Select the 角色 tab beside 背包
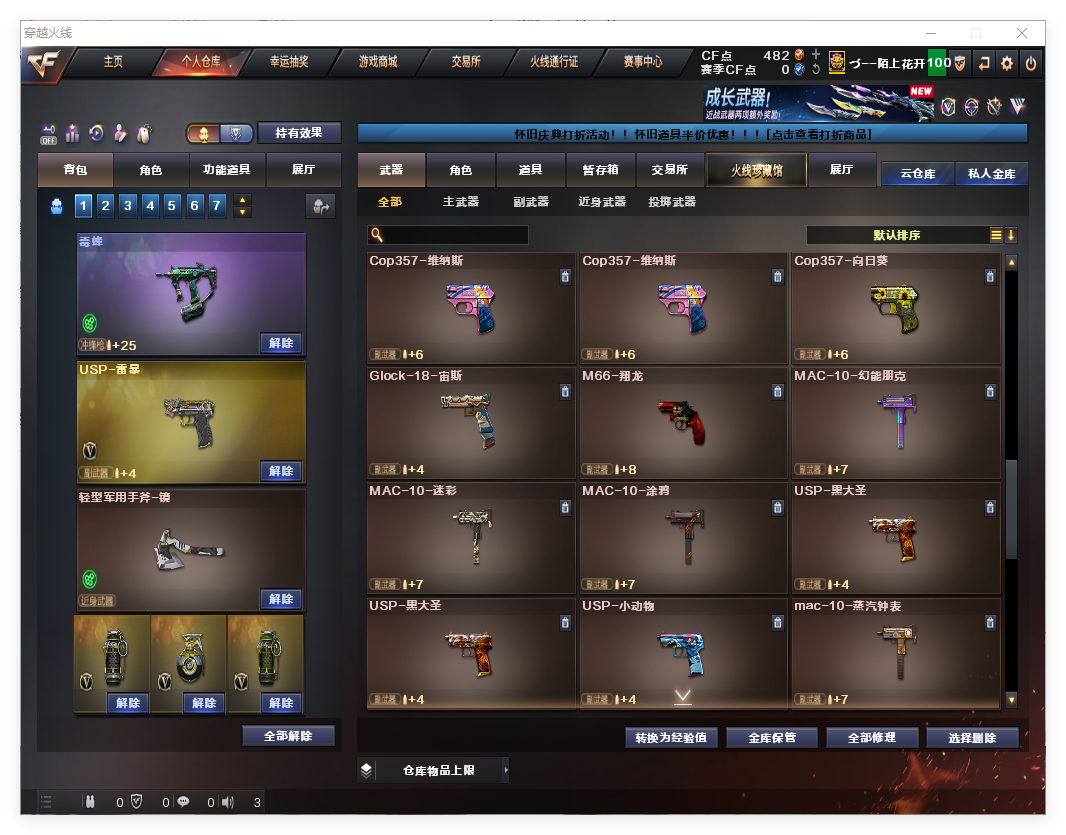 tap(151, 170)
